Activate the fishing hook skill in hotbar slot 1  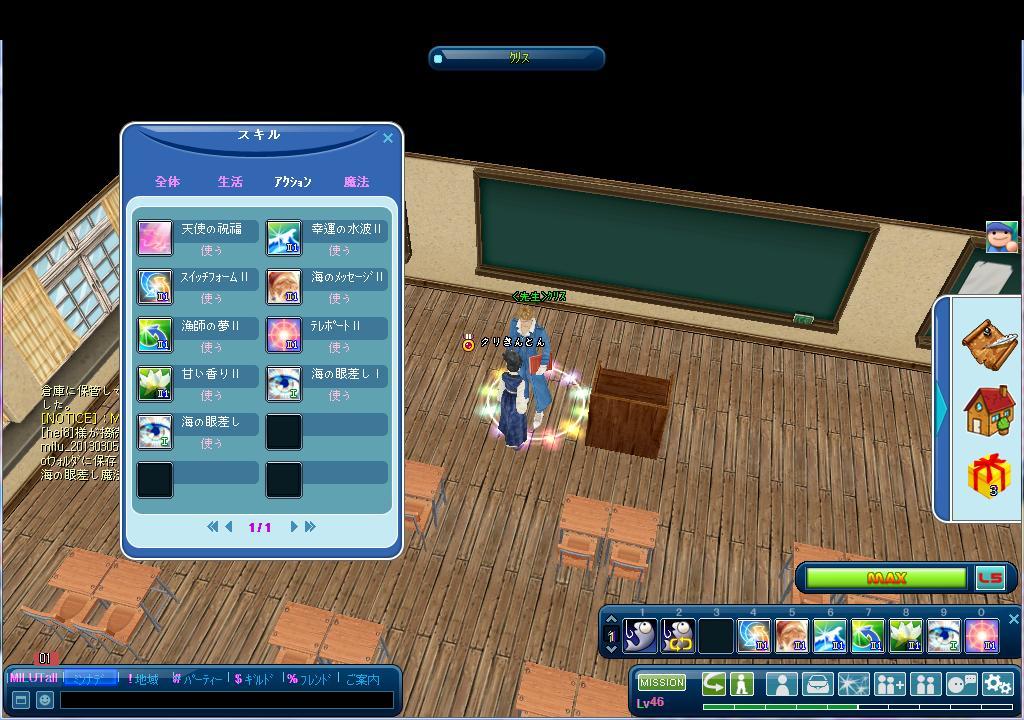pyautogui.click(x=640, y=636)
